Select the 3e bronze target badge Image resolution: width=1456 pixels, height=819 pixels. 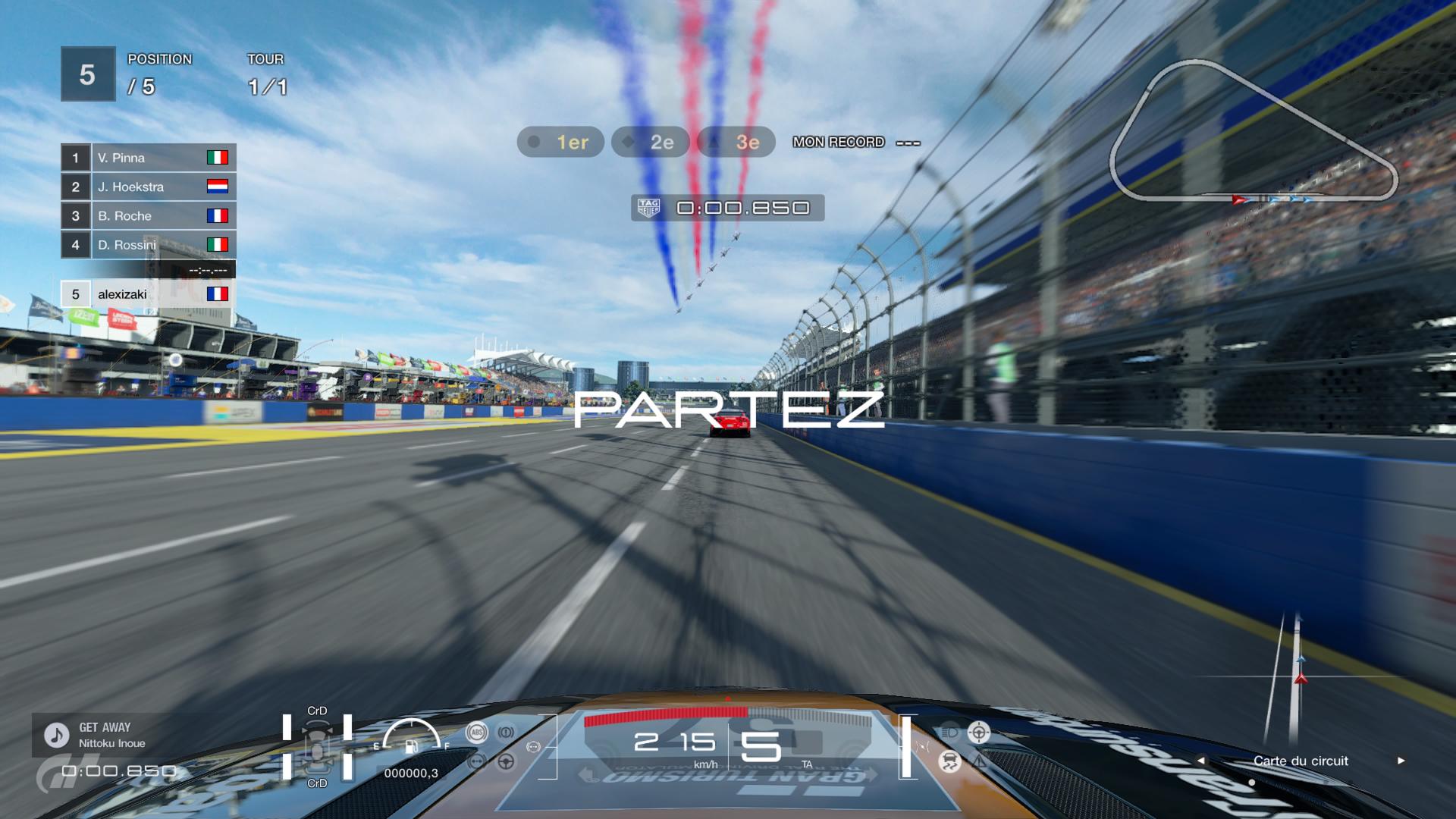tap(736, 142)
